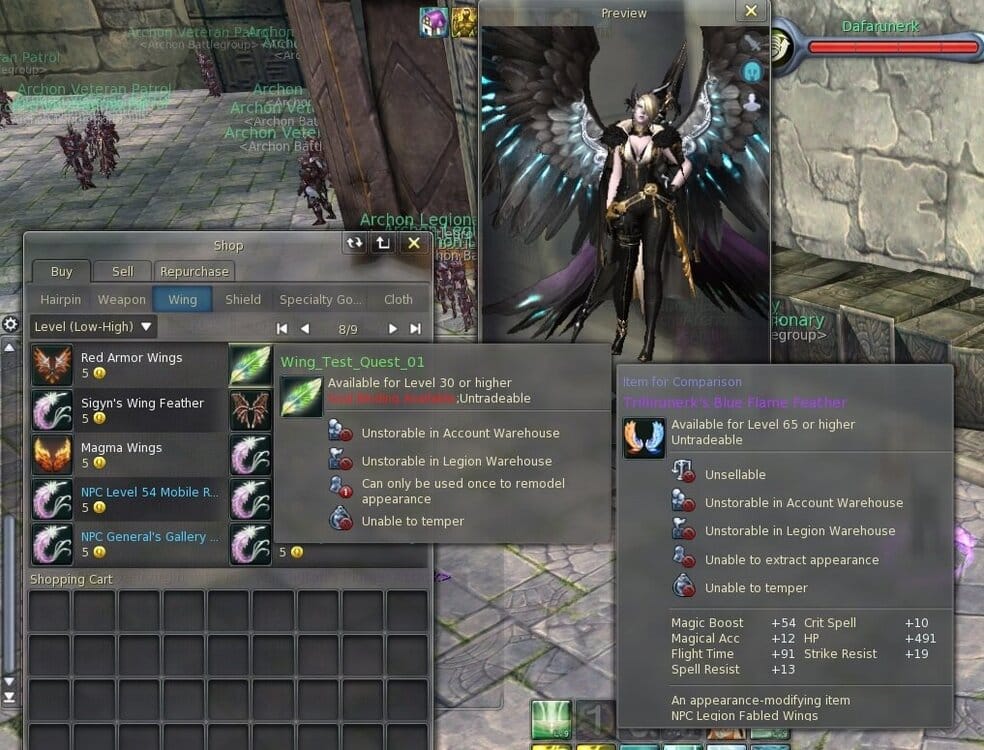
Task: Switch to the Weapon category
Action: [122, 299]
